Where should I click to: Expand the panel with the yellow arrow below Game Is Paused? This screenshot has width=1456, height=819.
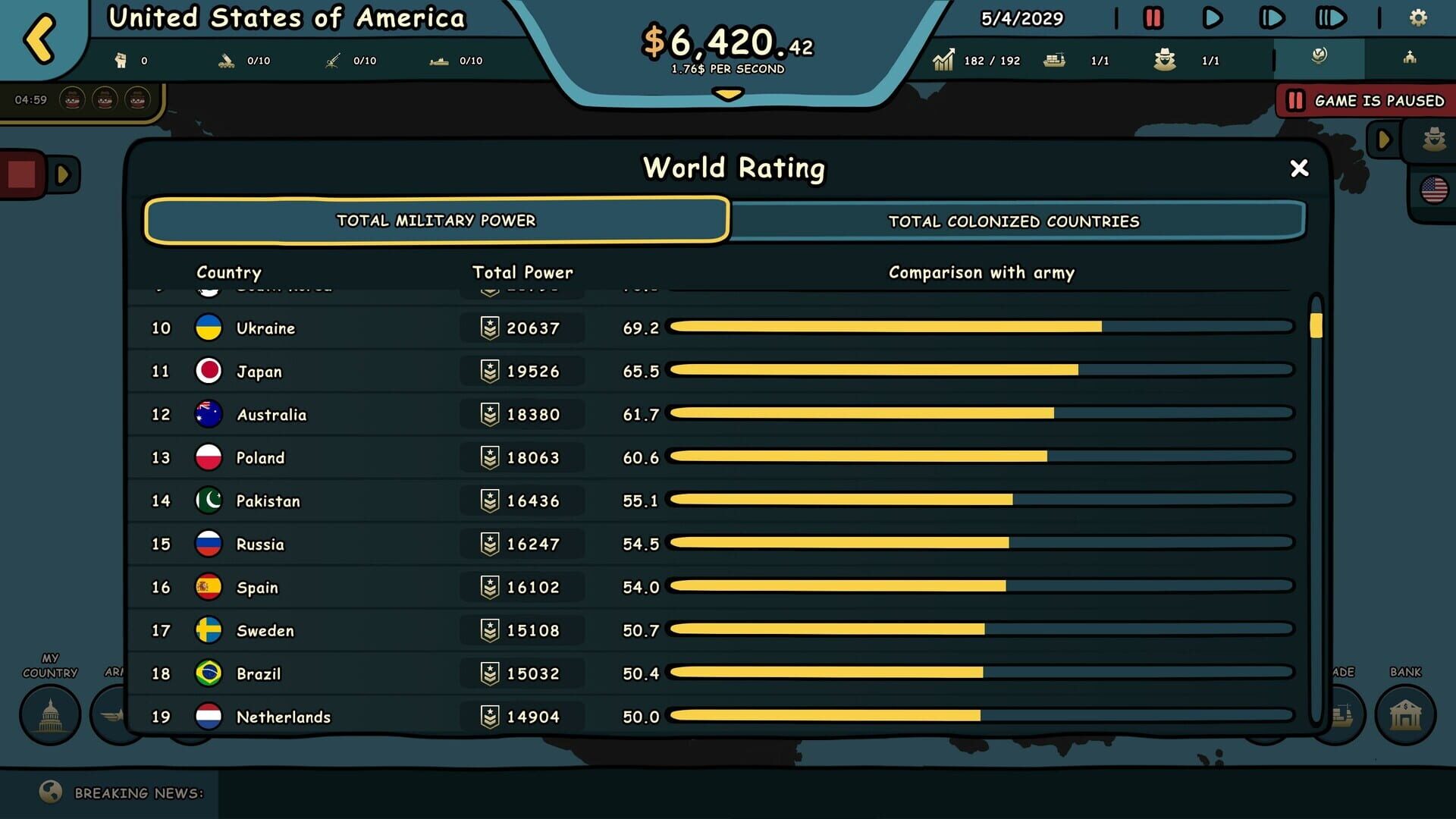(x=1382, y=140)
